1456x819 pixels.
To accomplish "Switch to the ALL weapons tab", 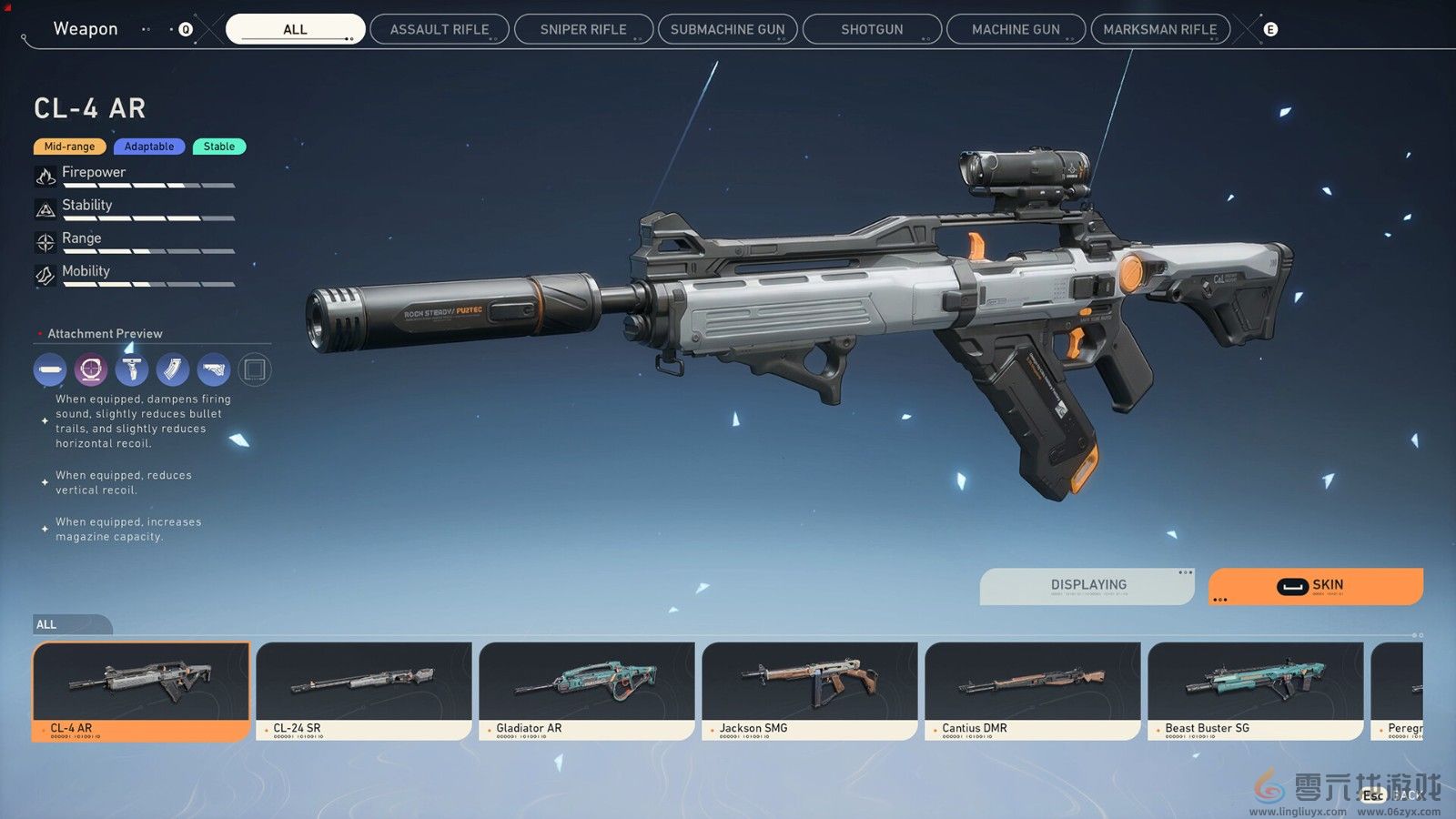I will click(295, 29).
